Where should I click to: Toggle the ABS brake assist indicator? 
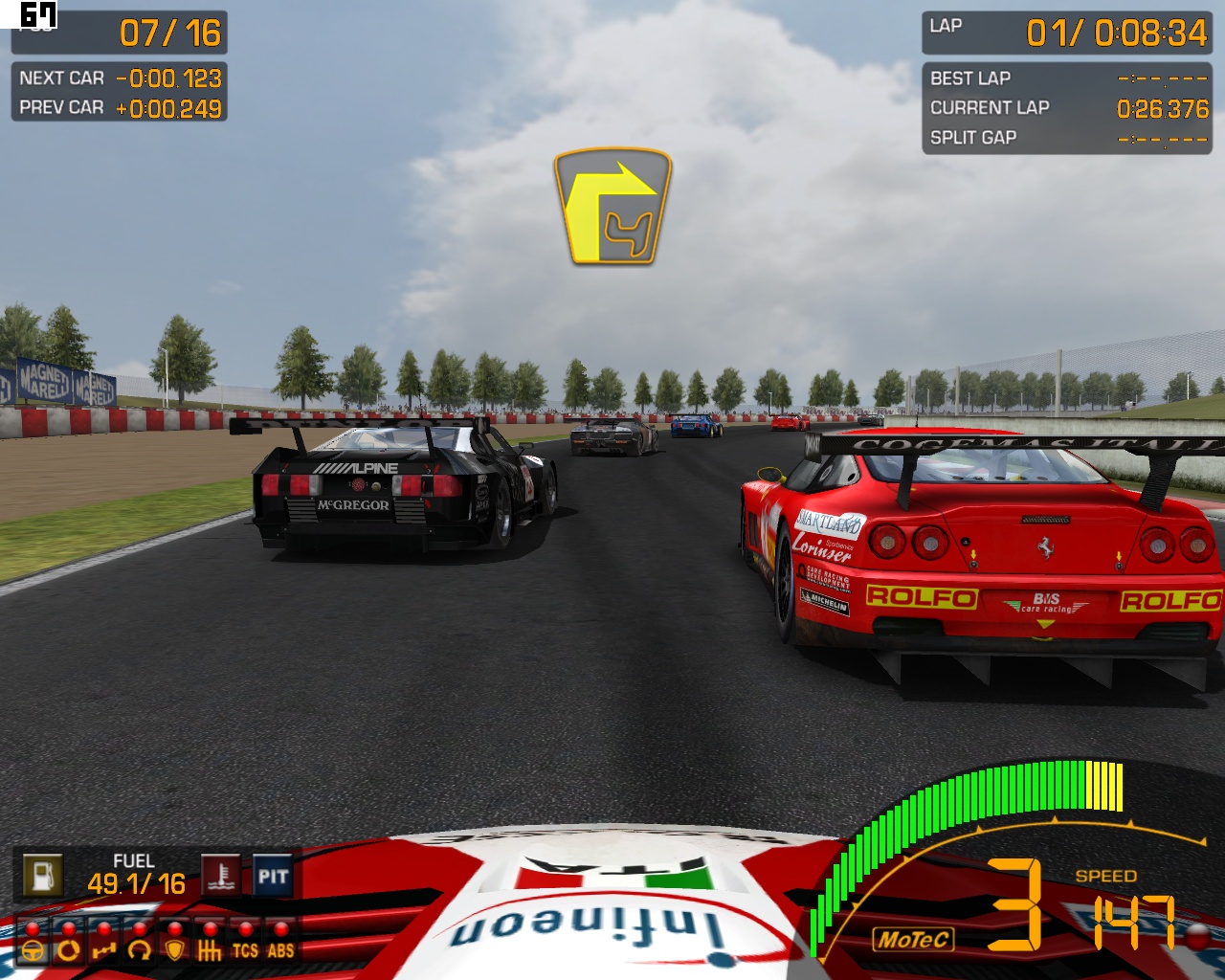(x=280, y=949)
